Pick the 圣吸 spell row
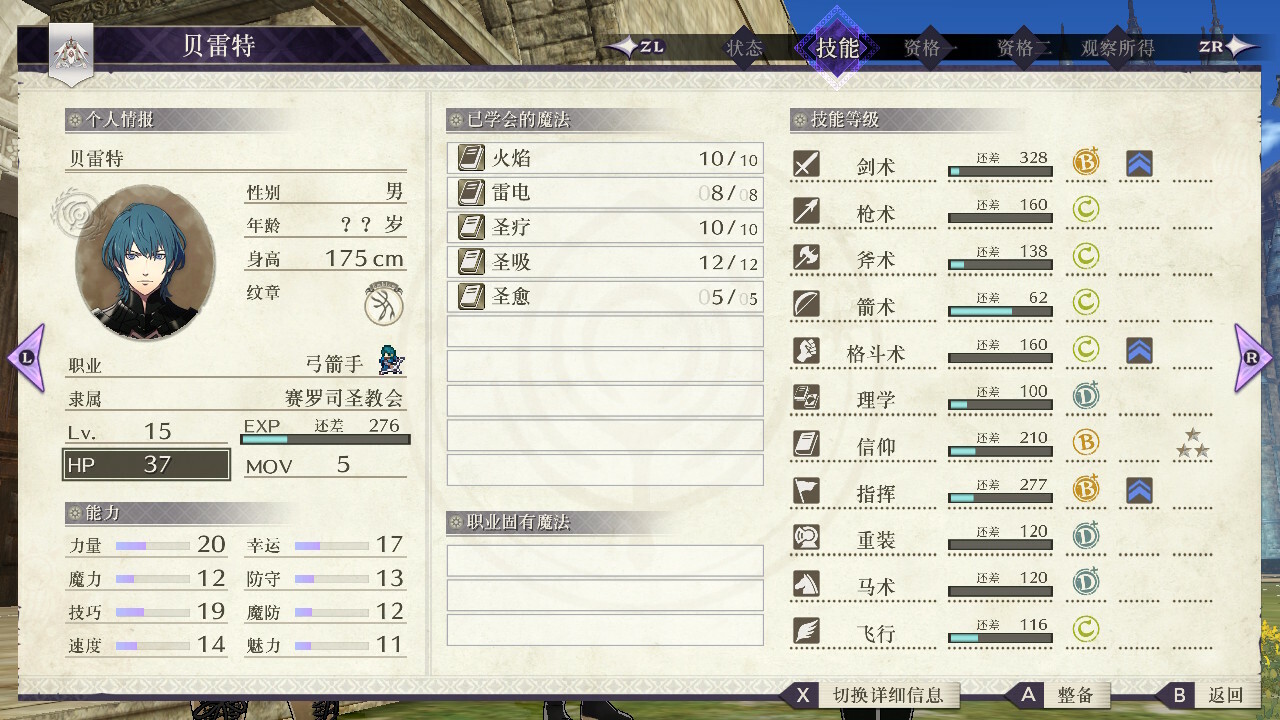The image size is (1280, 720). pyautogui.click(x=604, y=262)
